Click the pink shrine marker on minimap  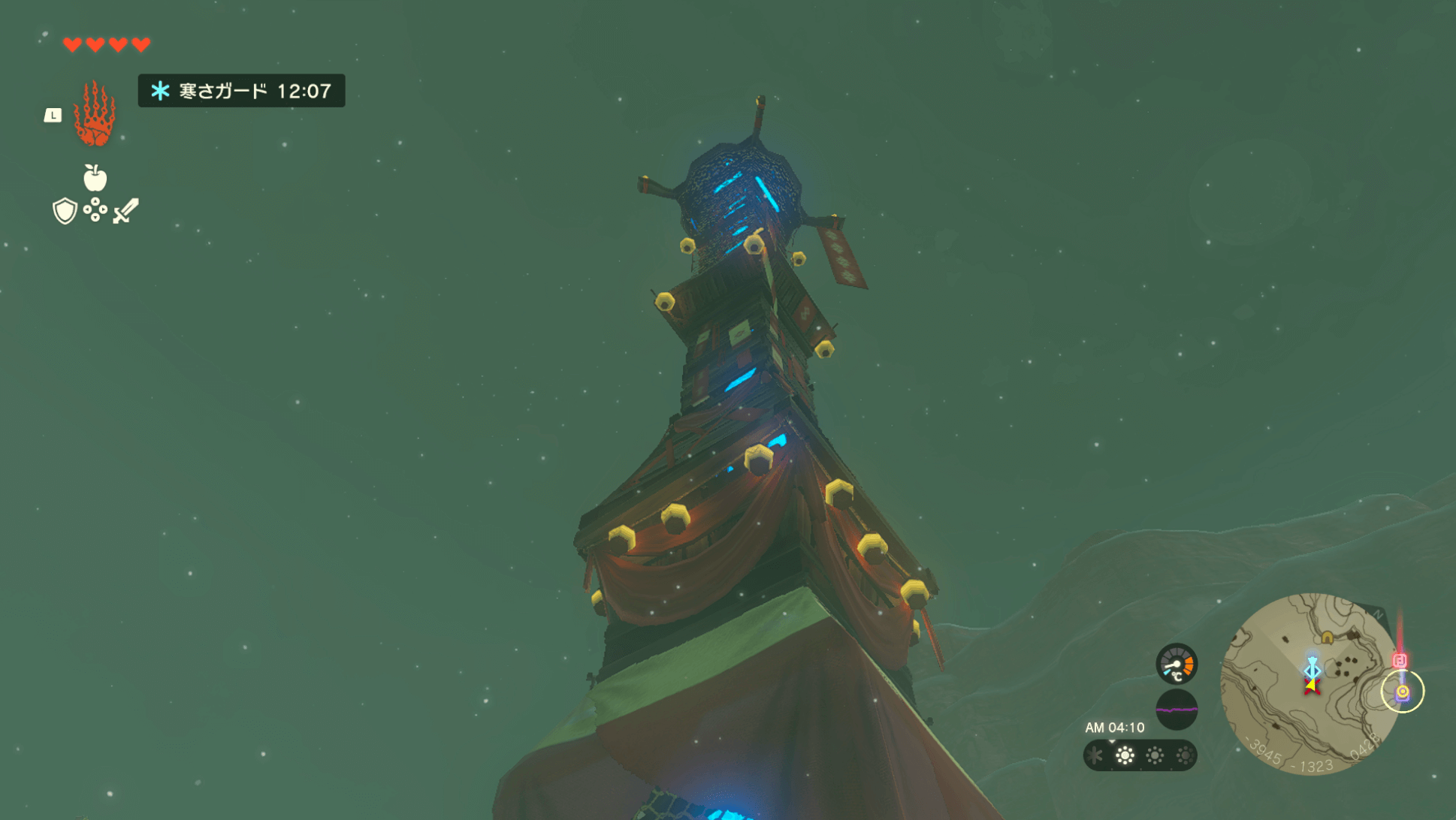(x=1400, y=661)
